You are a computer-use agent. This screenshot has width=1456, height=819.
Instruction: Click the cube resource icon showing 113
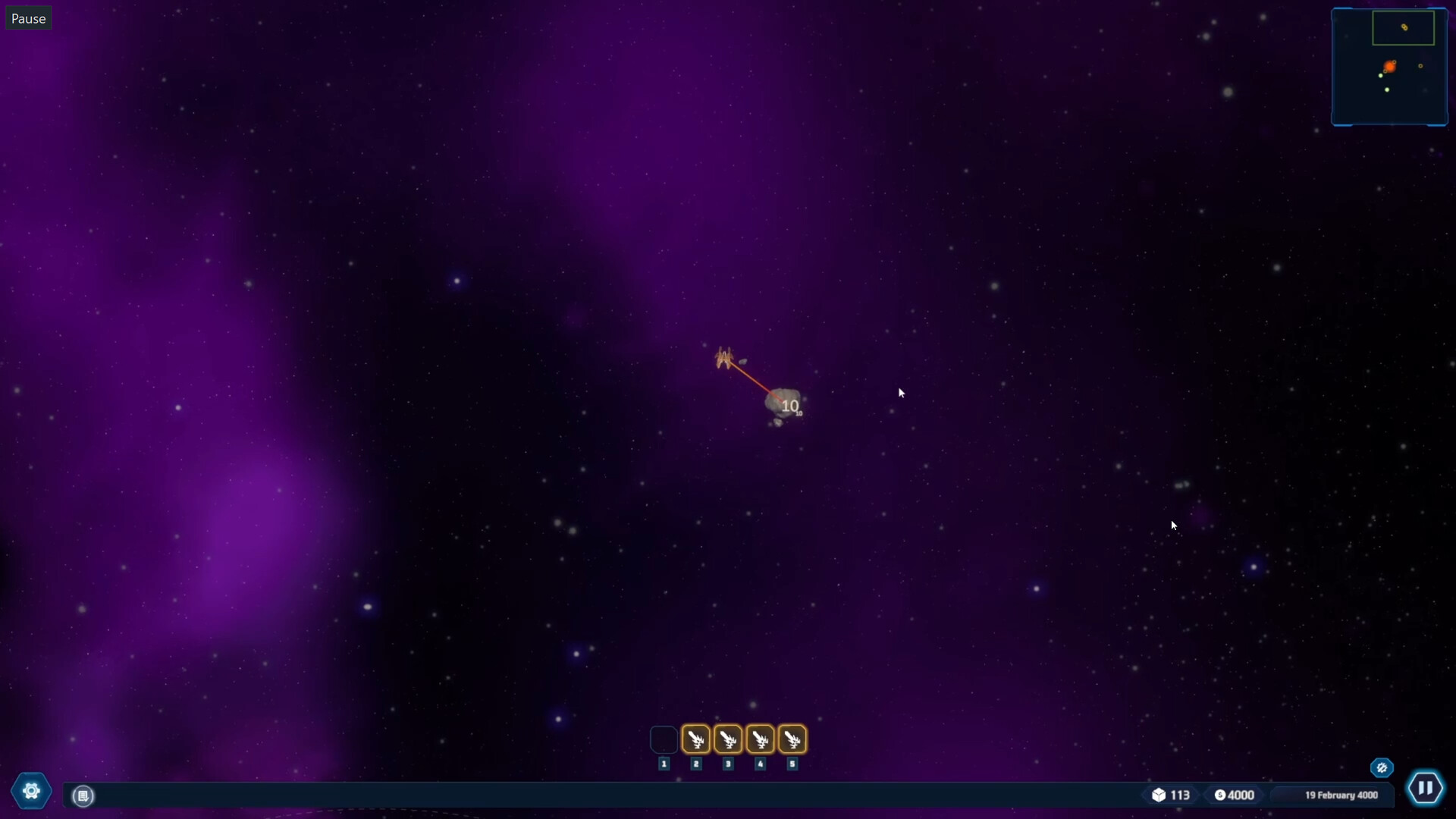coord(1160,795)
